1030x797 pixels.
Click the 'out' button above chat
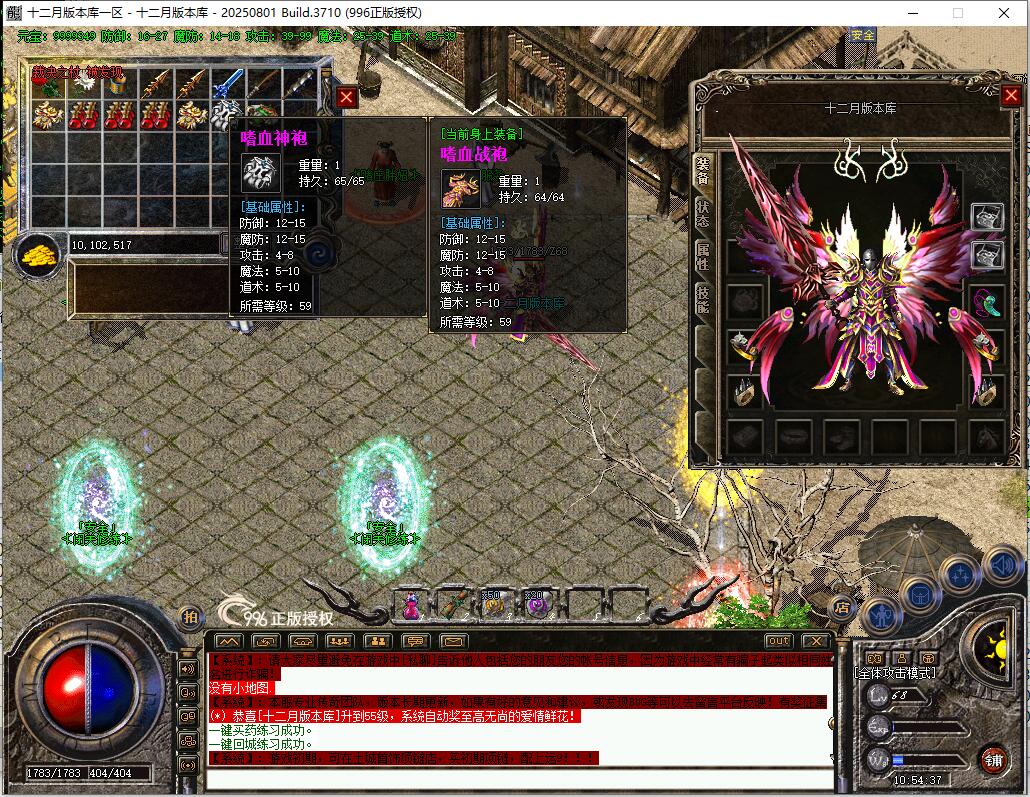pyautogui.click(x=778, y=641)
